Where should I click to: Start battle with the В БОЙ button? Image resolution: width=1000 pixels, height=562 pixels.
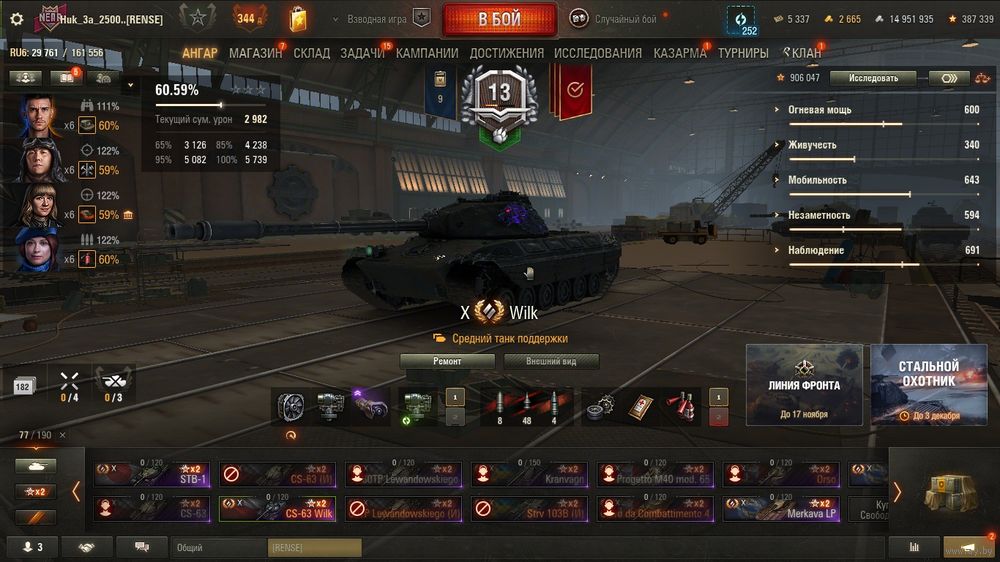(x=499, y=19)
